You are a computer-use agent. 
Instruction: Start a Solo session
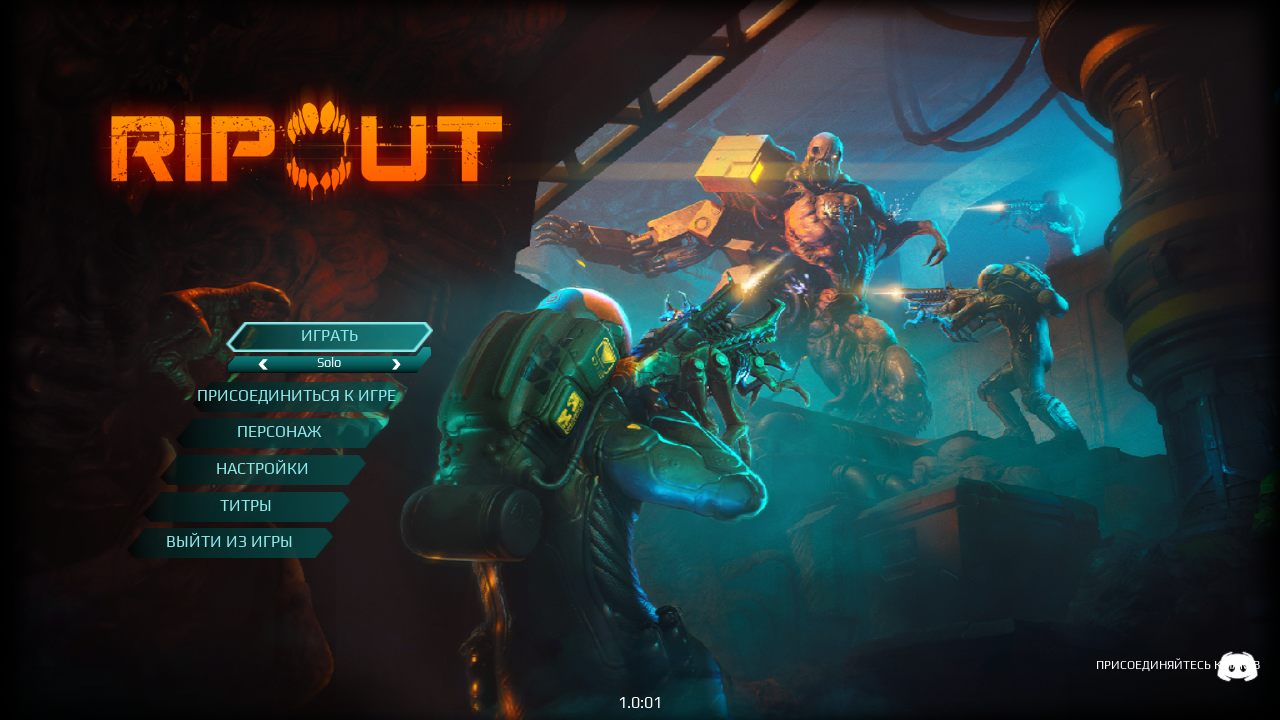329,336
